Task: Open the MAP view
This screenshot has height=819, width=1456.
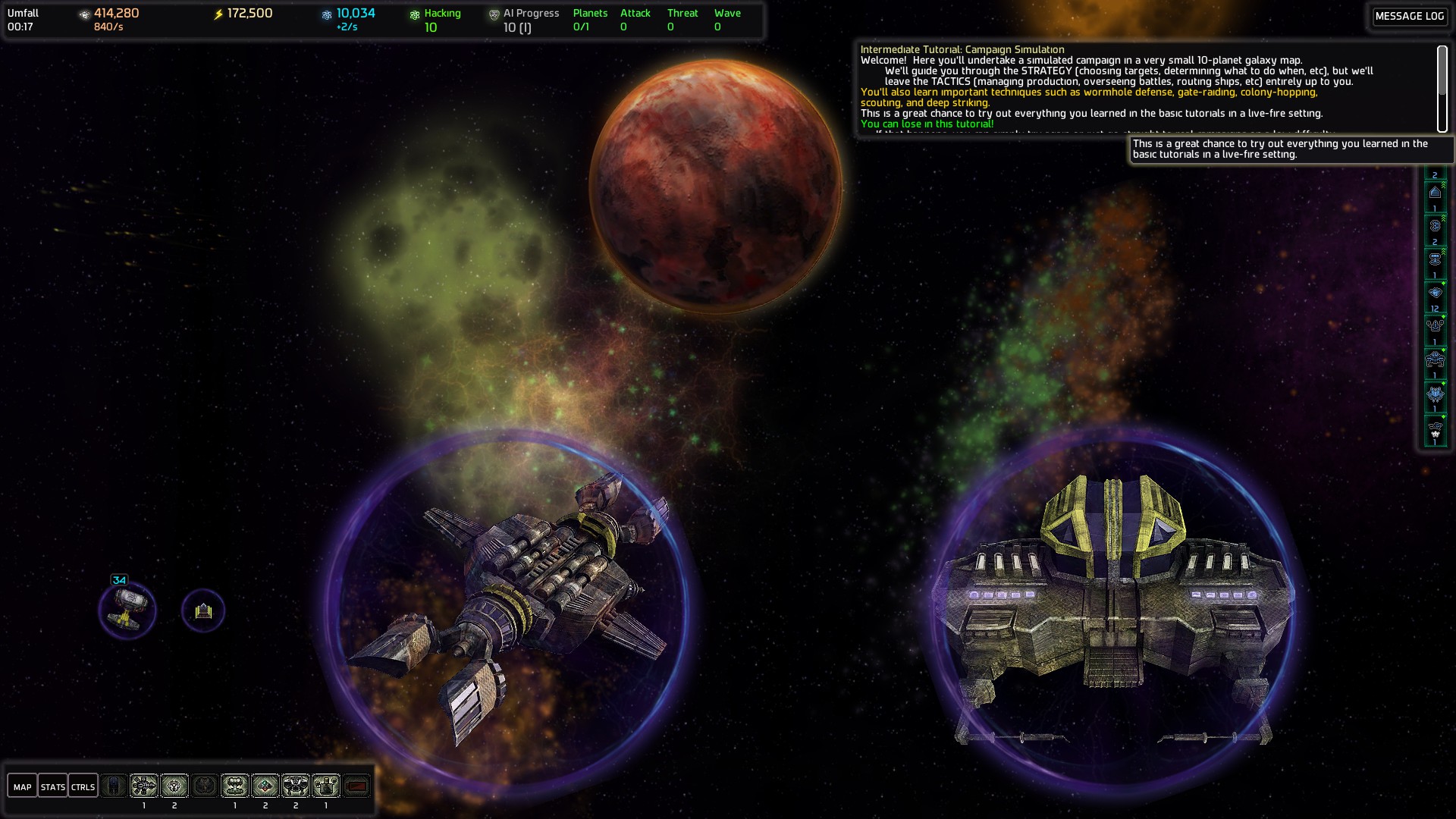Action: pyautogui.click(x=22, y=786)
